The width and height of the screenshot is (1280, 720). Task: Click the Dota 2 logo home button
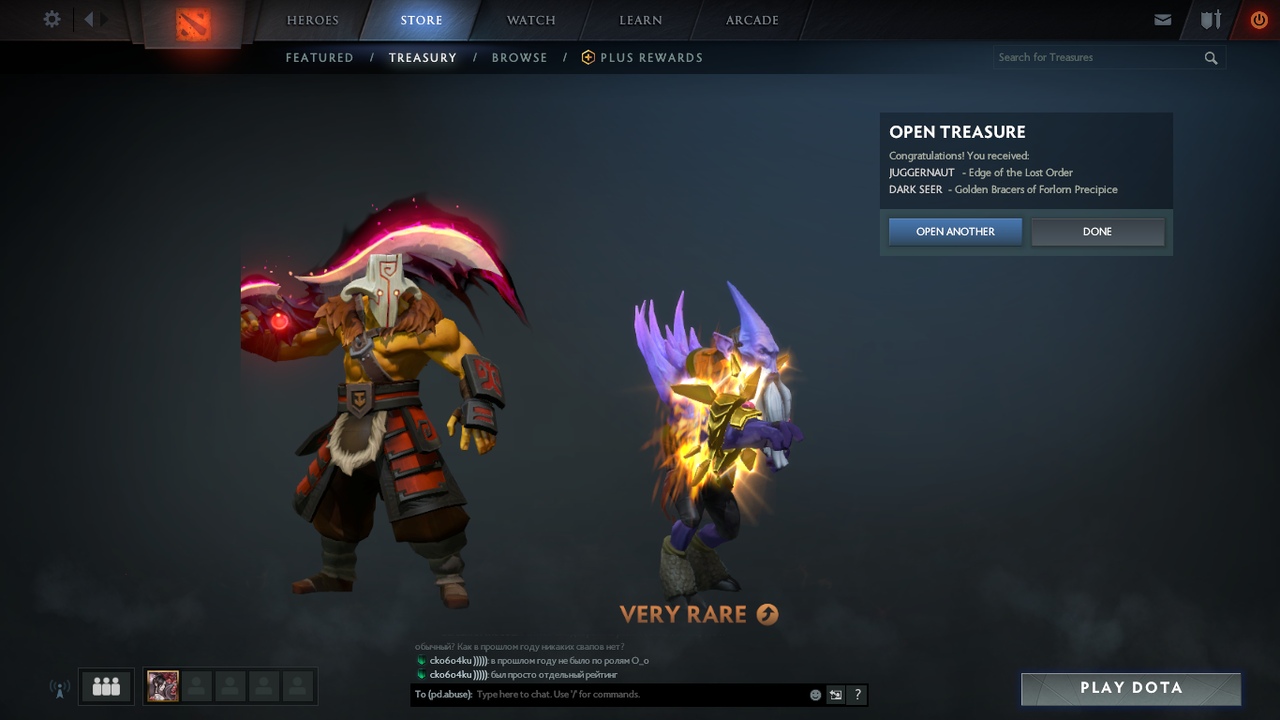point(193,23)
